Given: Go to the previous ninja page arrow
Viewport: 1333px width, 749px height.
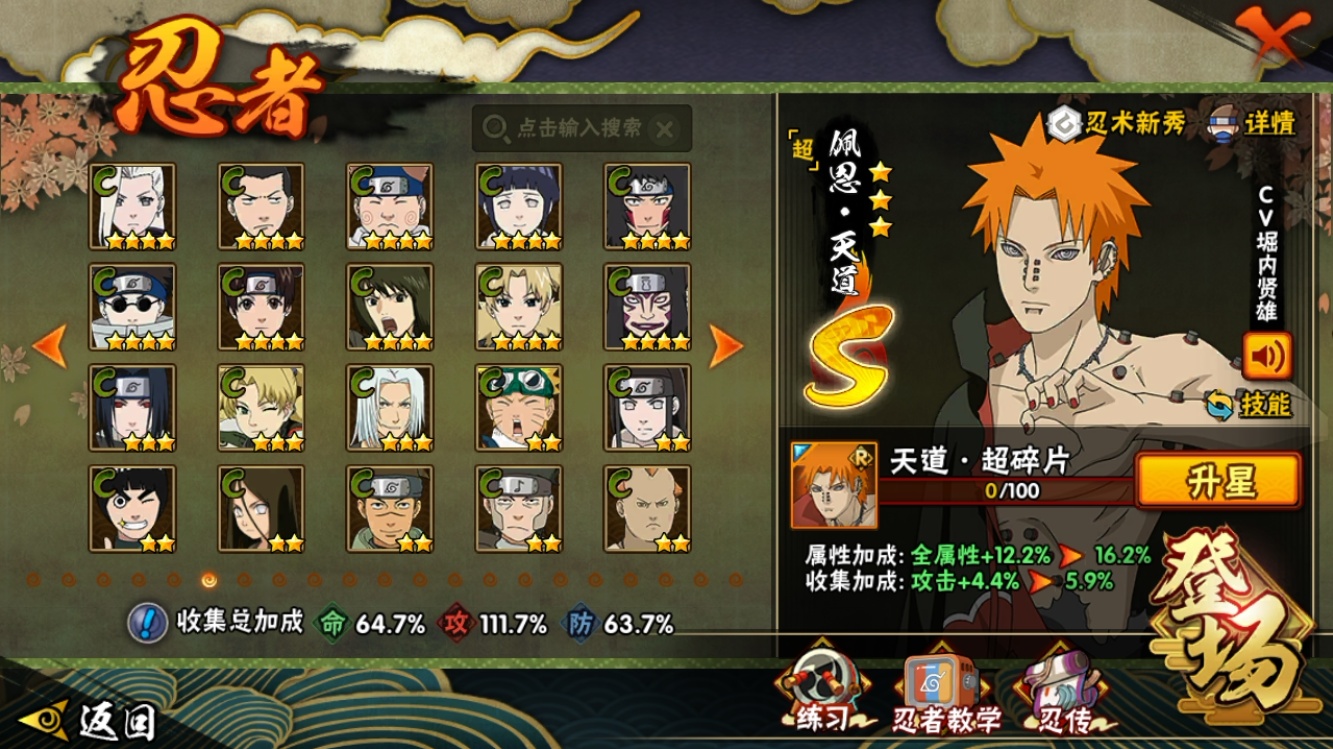Looking at the screenshot, I should pos(50,345).
